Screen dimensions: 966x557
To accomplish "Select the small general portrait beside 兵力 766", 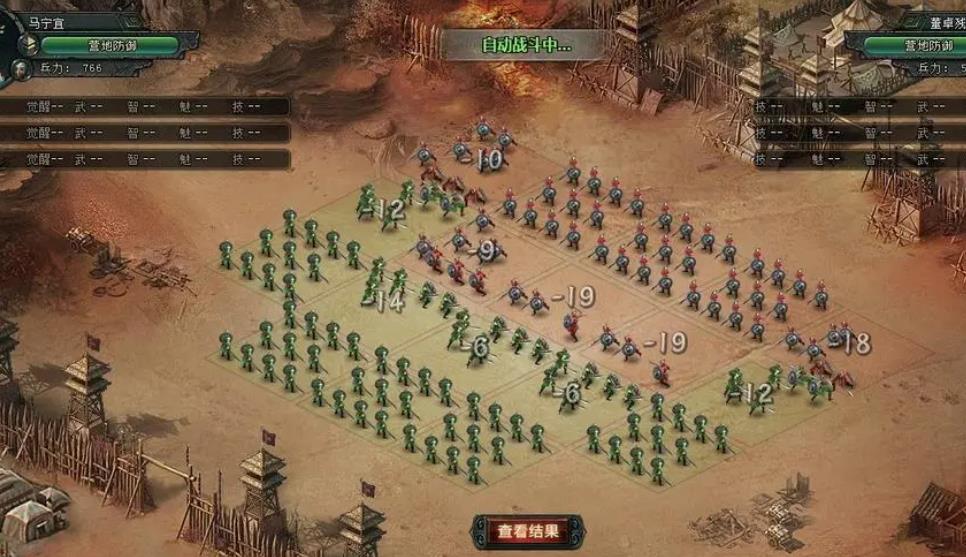I will (x=19, y=69).
